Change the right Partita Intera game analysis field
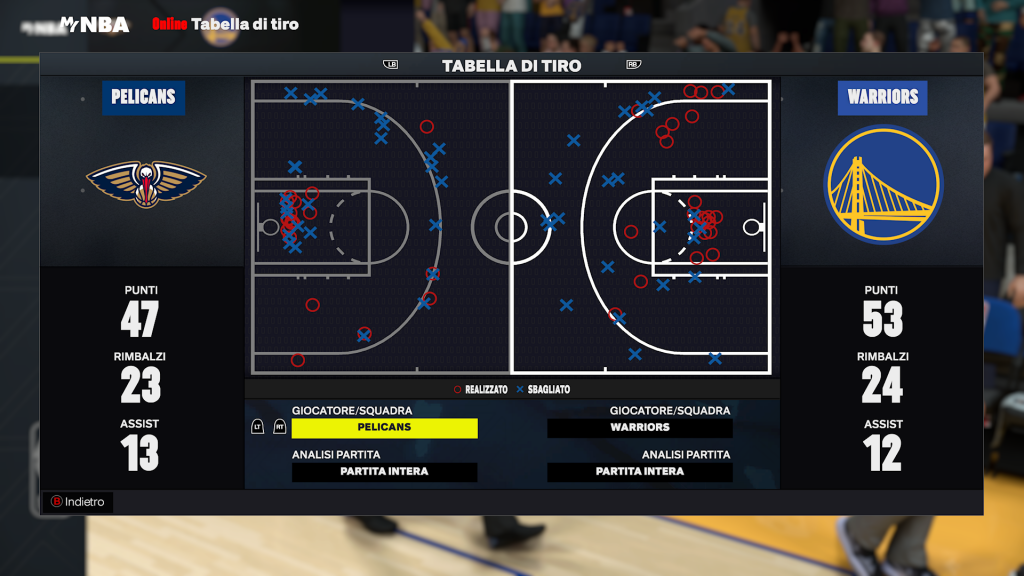 [640, 472]
